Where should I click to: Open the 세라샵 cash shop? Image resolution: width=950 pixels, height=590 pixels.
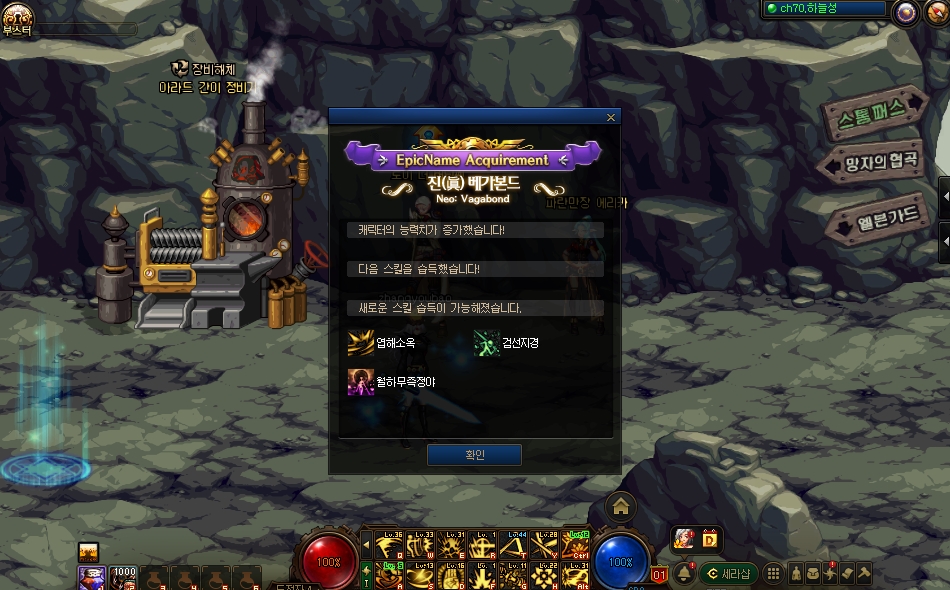(x=727, y=573)
